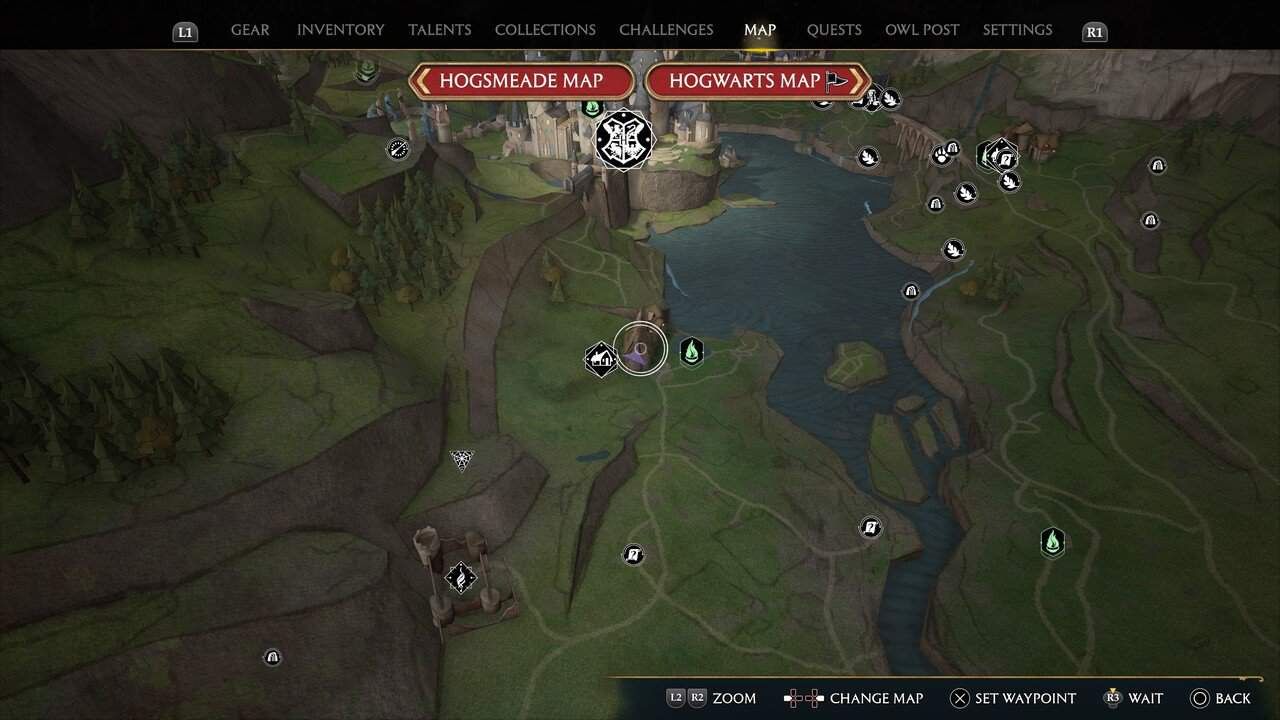Click the spider web lair marker
Image resolution: width=1280 pixels, height=720 pixels.
(461, 459)
